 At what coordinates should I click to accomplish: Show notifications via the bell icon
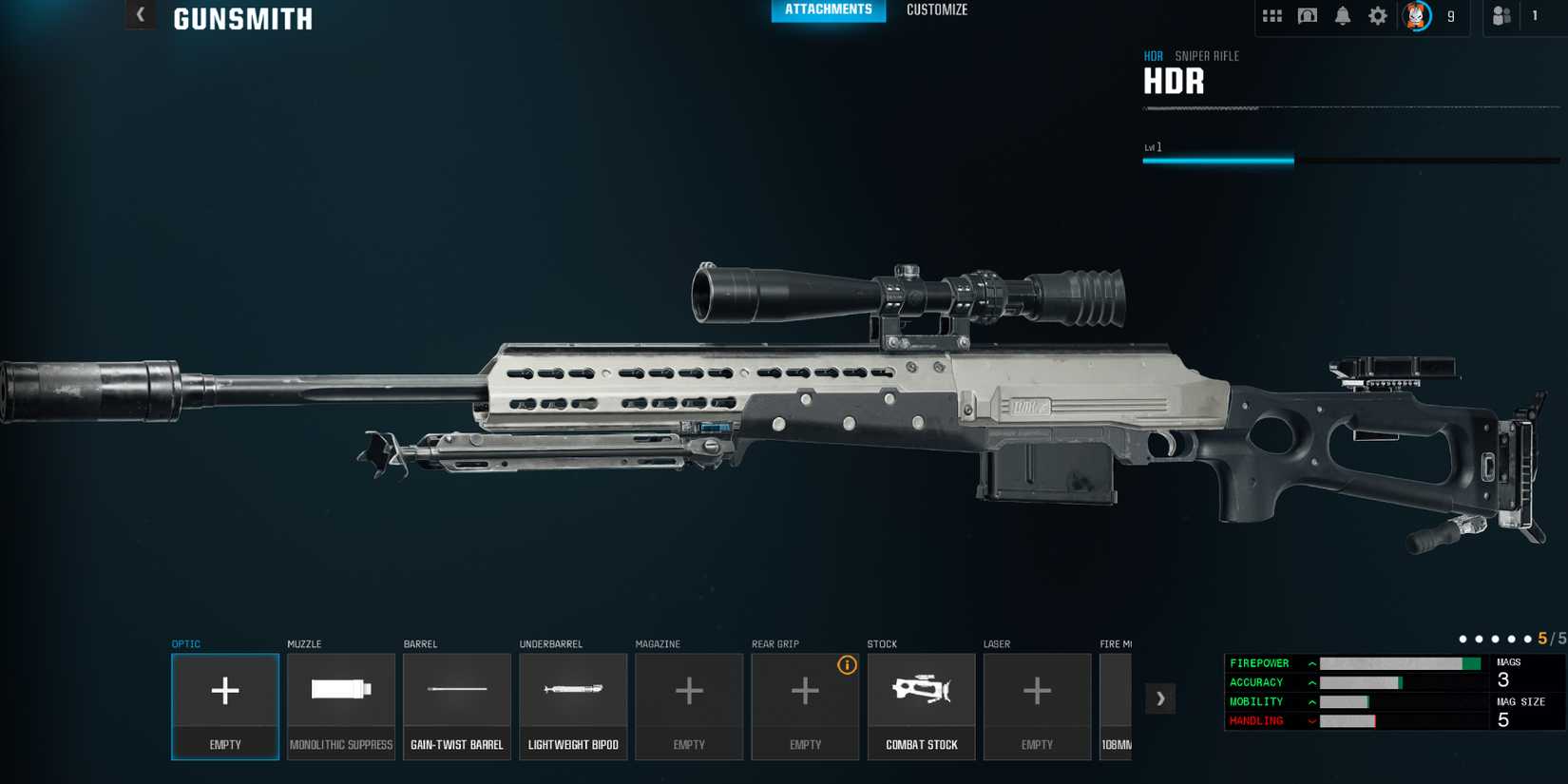(1343, 15)
